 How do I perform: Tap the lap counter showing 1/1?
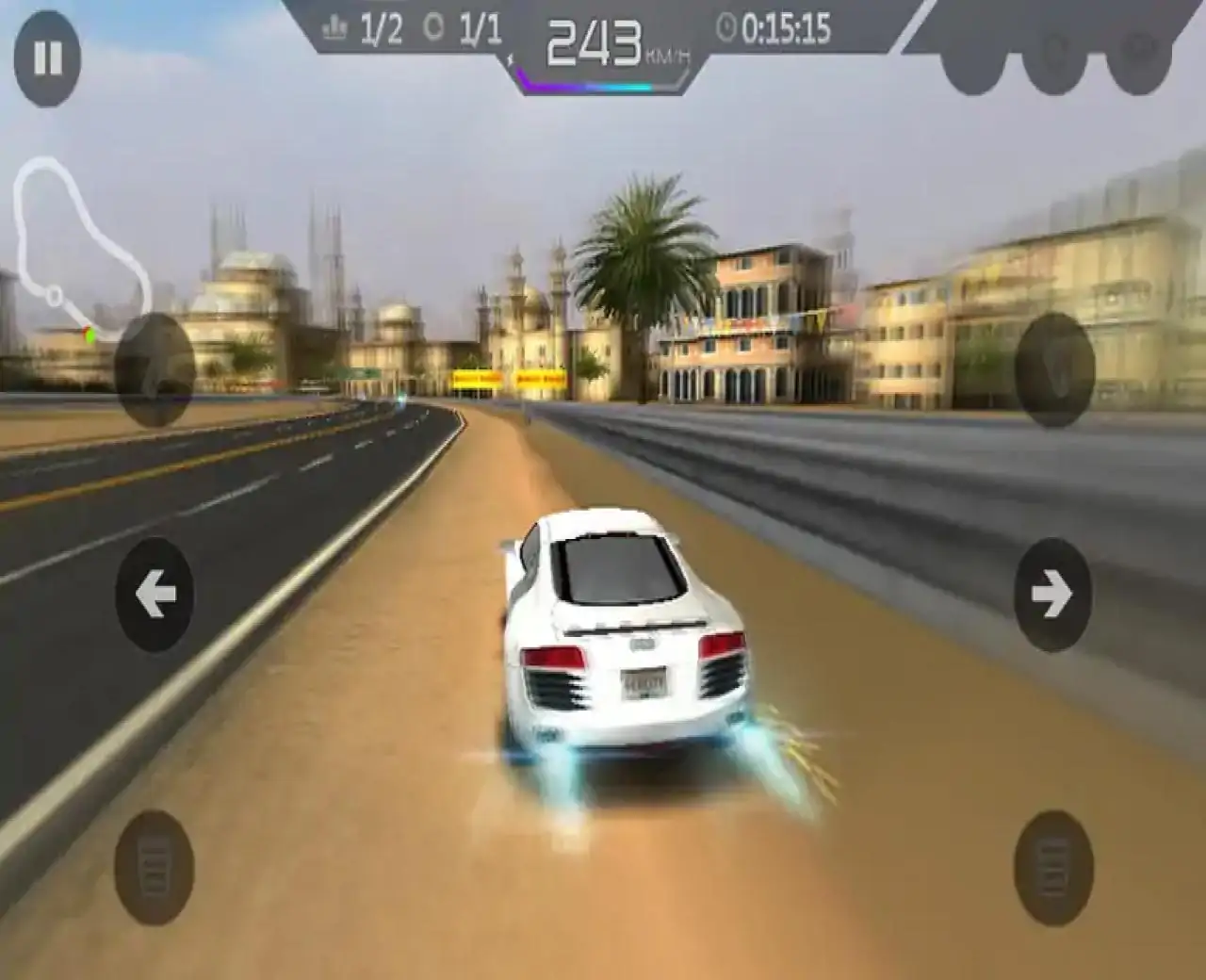coord(479,28)
